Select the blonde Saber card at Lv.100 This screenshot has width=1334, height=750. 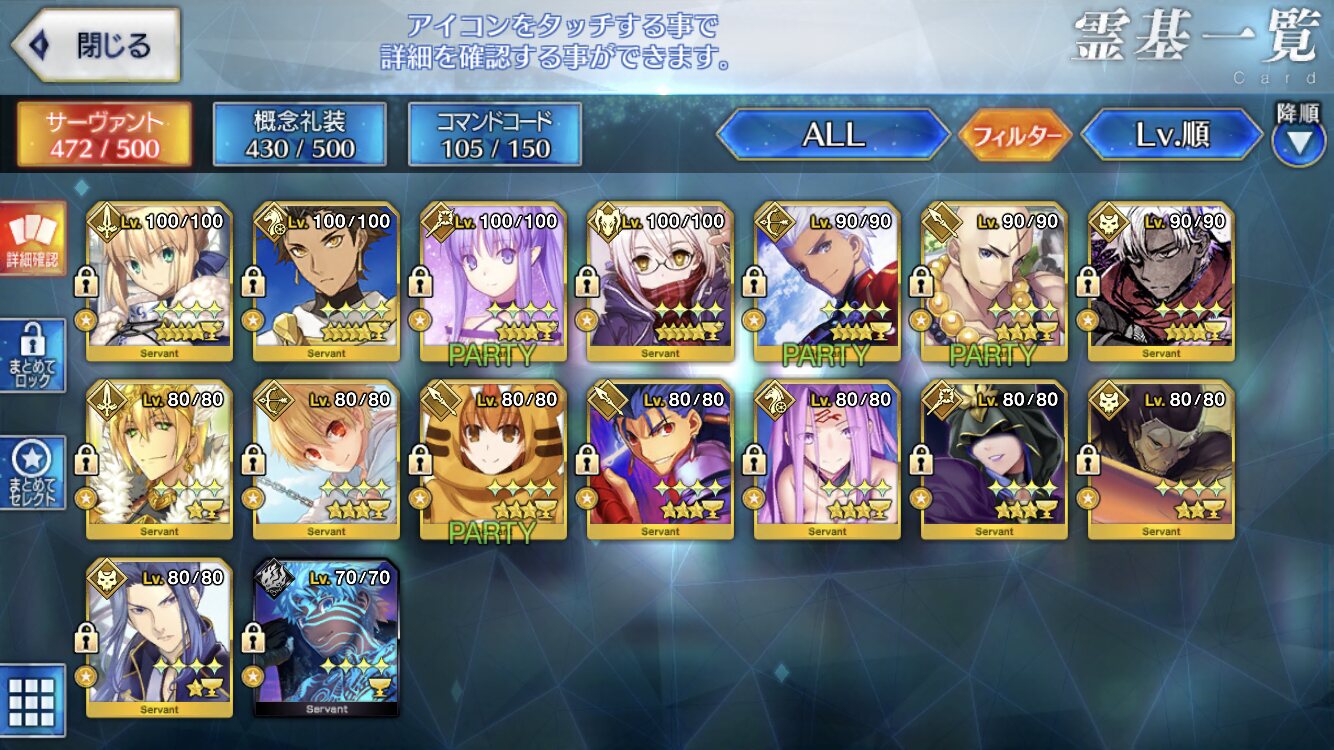click(x=160, y=282)
